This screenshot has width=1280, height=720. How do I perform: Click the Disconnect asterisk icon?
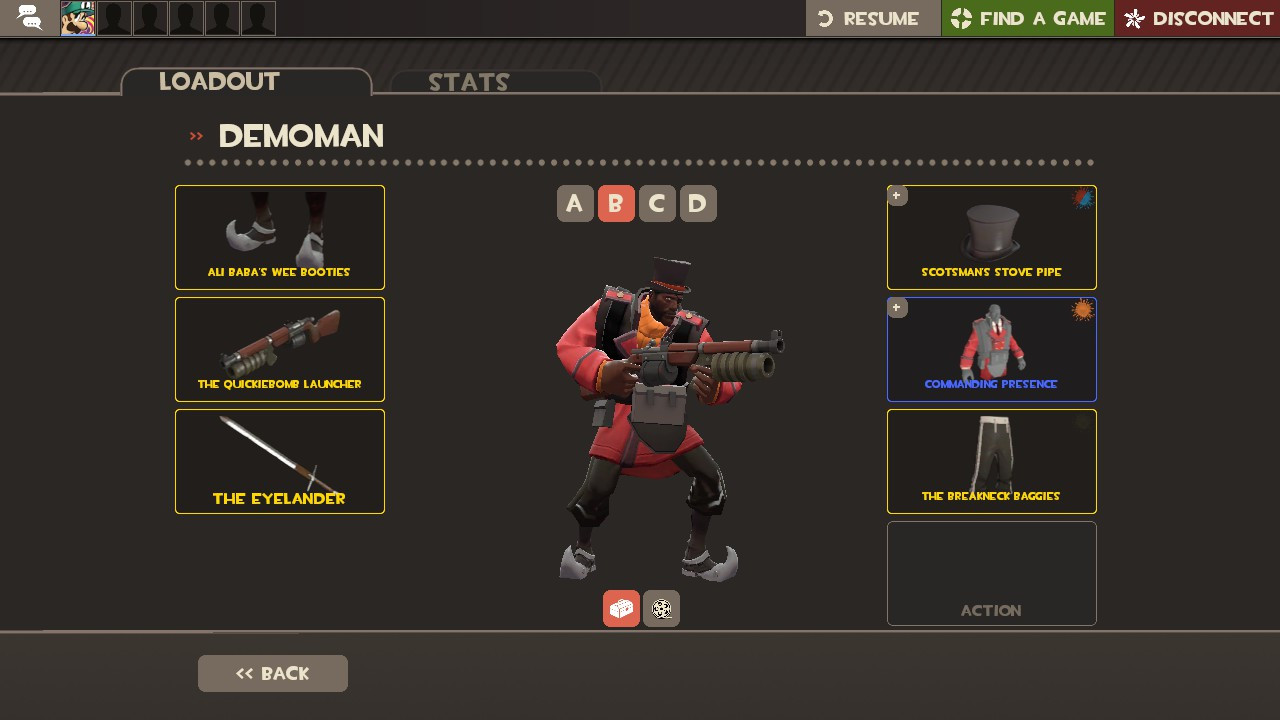pos(1135,17)
